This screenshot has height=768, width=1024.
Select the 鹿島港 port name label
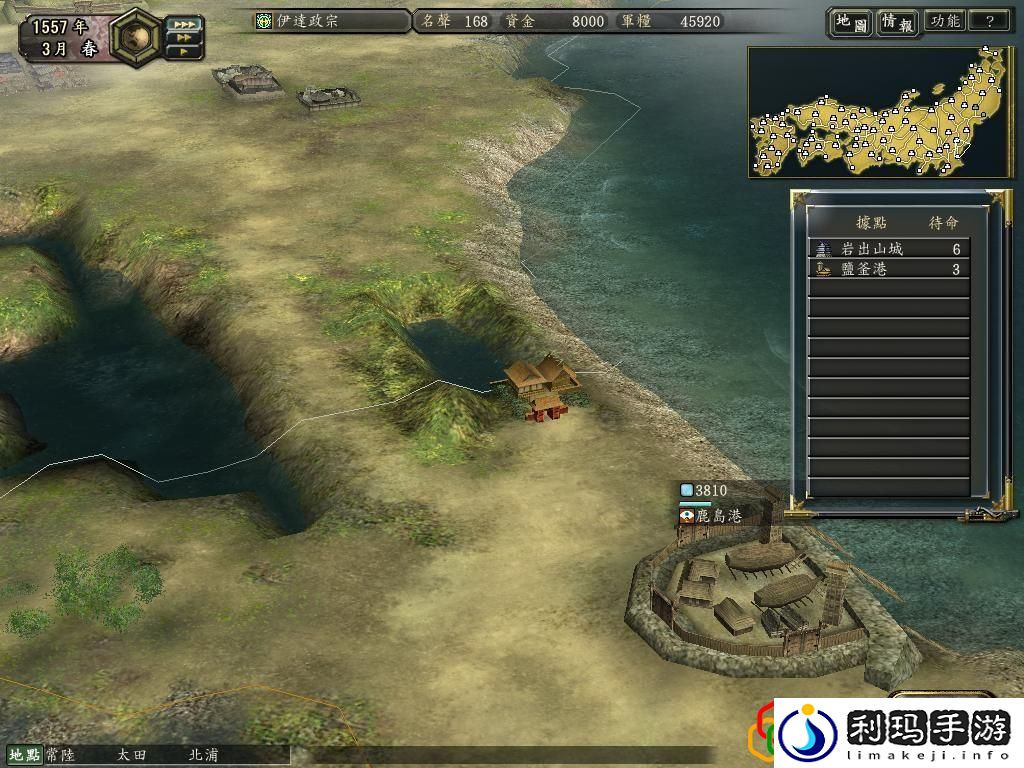pyautogui.click(x=719, y=516)
